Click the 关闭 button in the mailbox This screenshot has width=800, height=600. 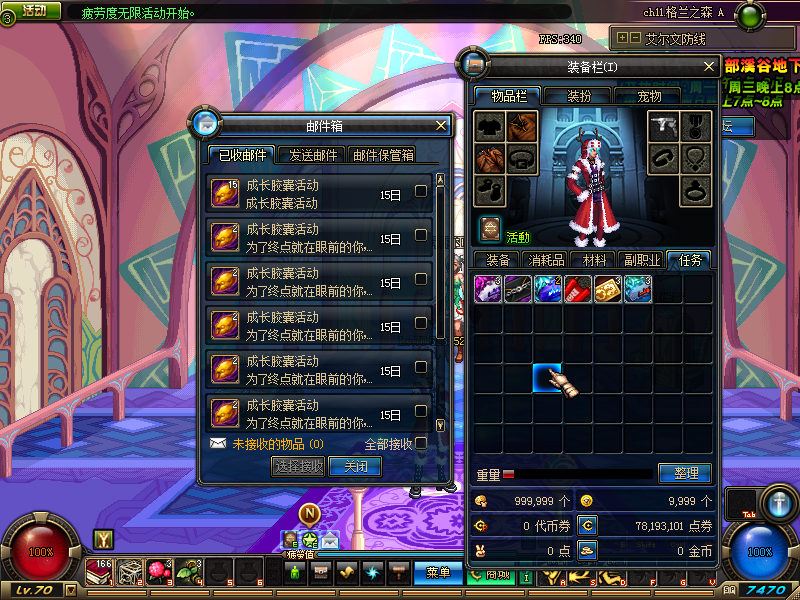click(356, 466)
